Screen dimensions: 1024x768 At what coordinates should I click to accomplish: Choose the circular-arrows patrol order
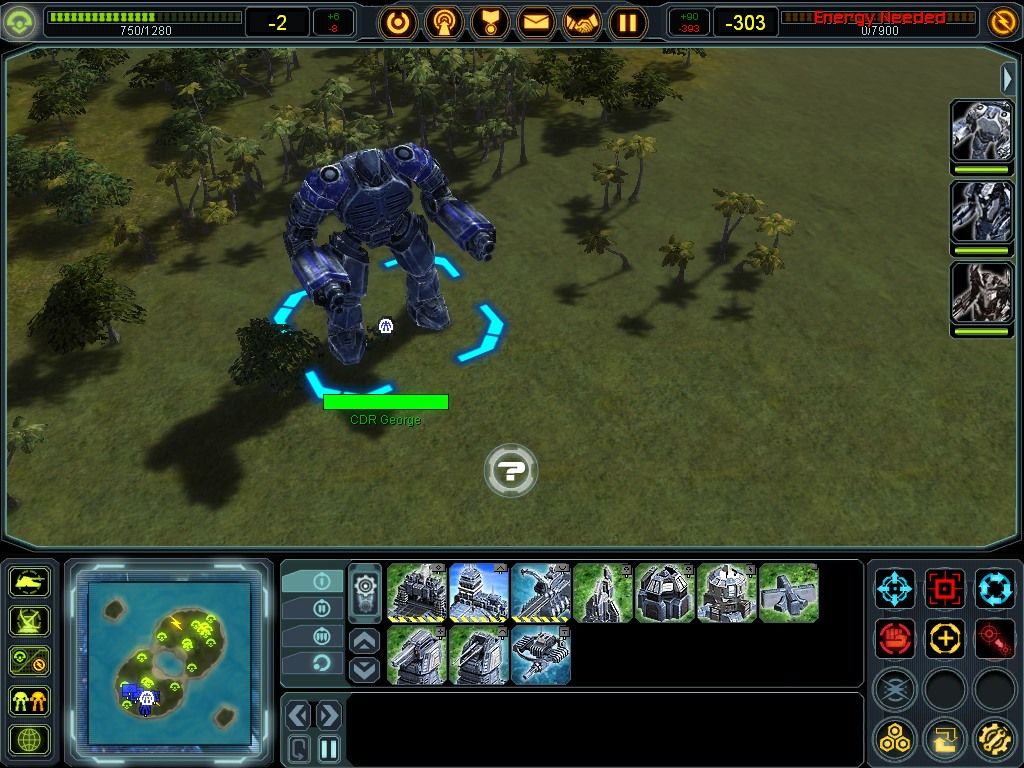tap(995, 589)
